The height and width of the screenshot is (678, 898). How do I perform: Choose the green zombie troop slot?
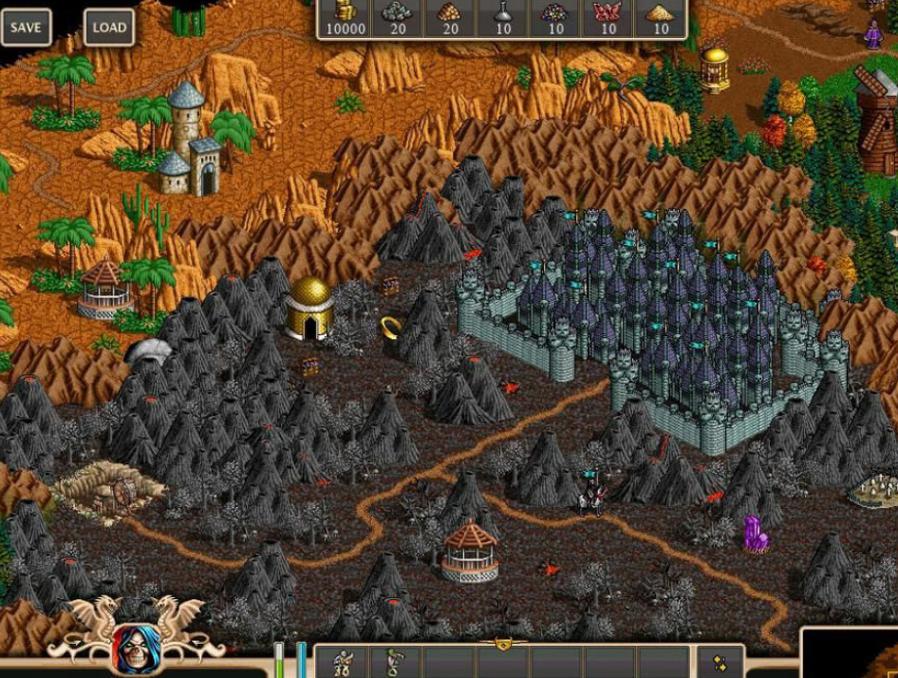tap(394, 662)
